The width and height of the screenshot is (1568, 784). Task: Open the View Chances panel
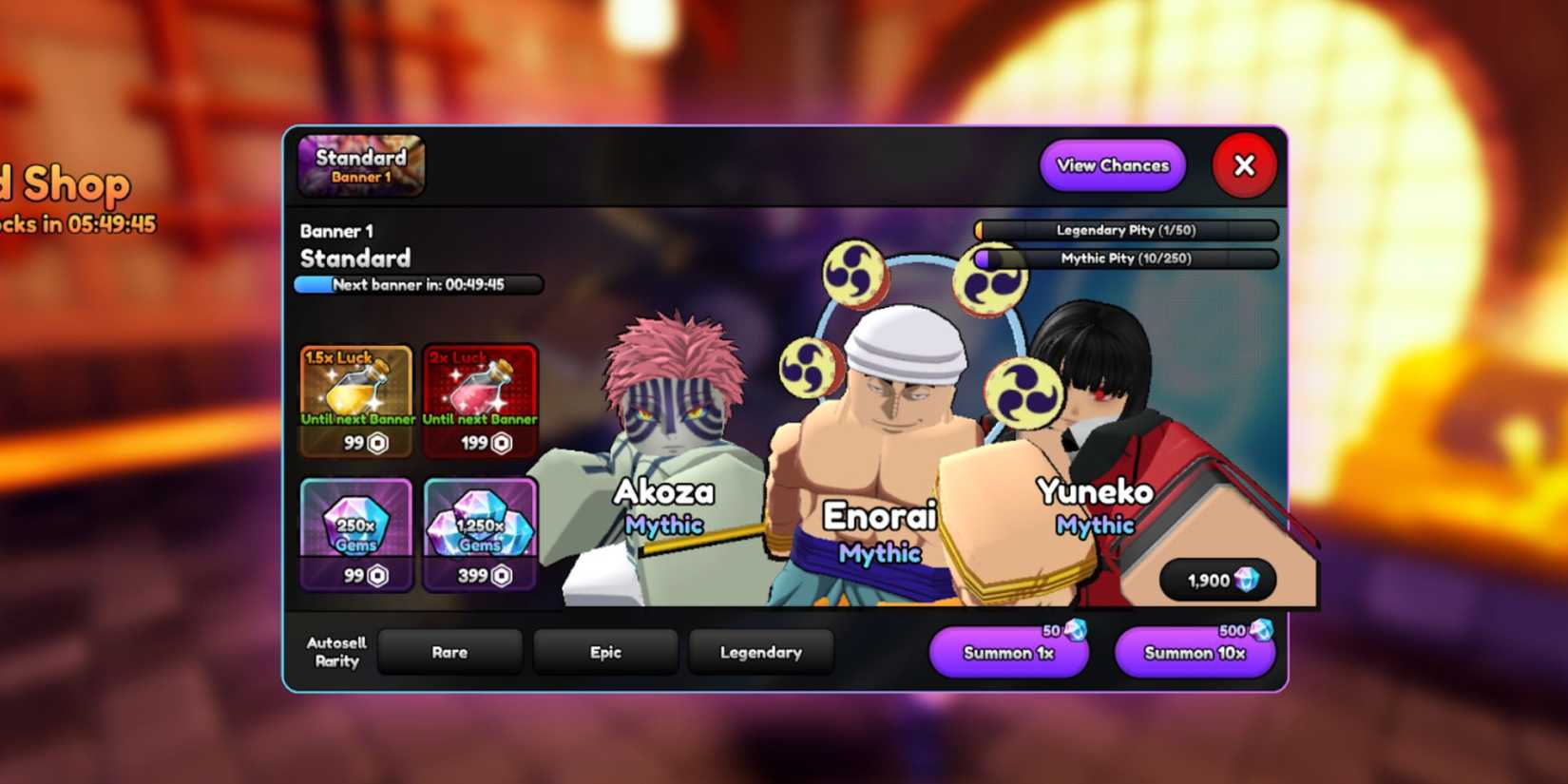click(1112, 165)
